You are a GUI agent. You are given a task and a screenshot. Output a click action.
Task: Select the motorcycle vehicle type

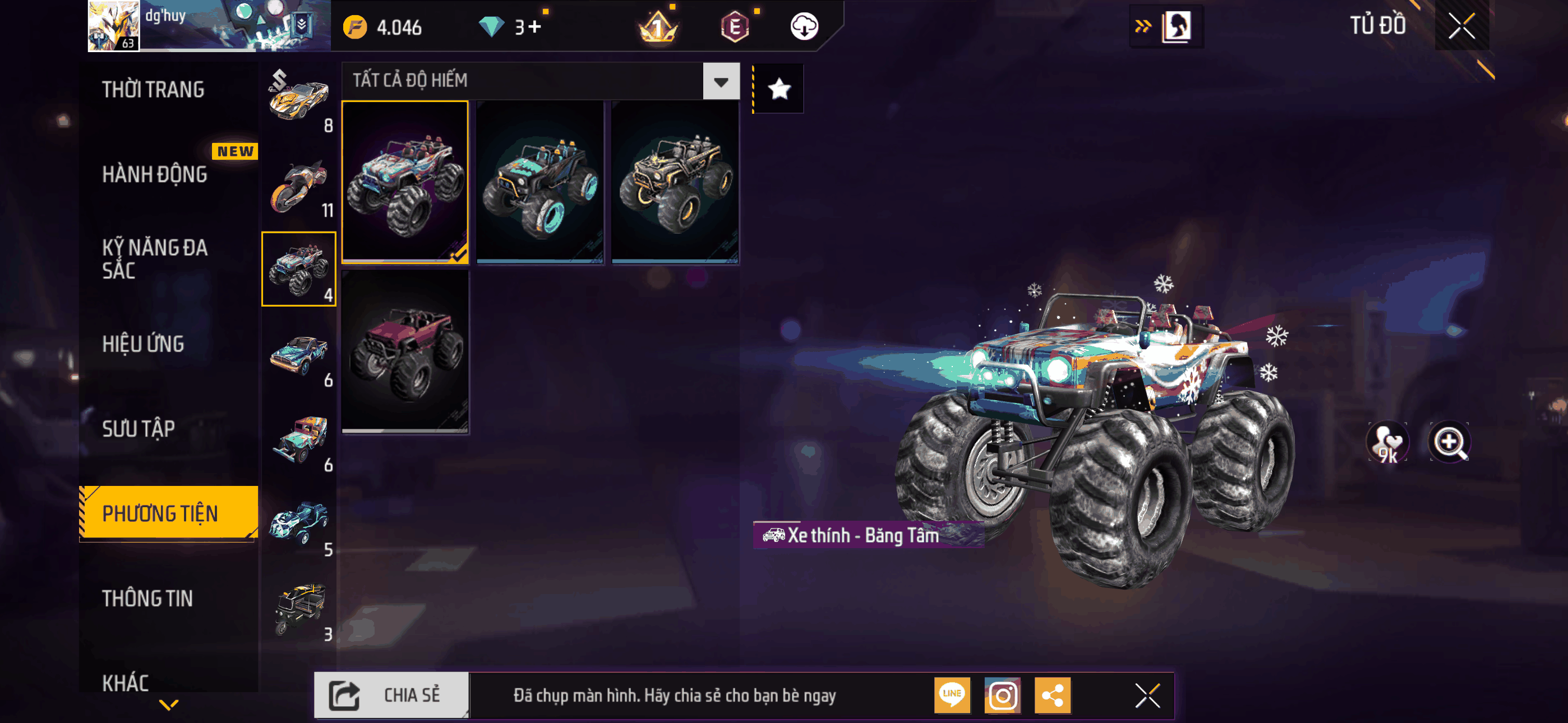point(299,186)
